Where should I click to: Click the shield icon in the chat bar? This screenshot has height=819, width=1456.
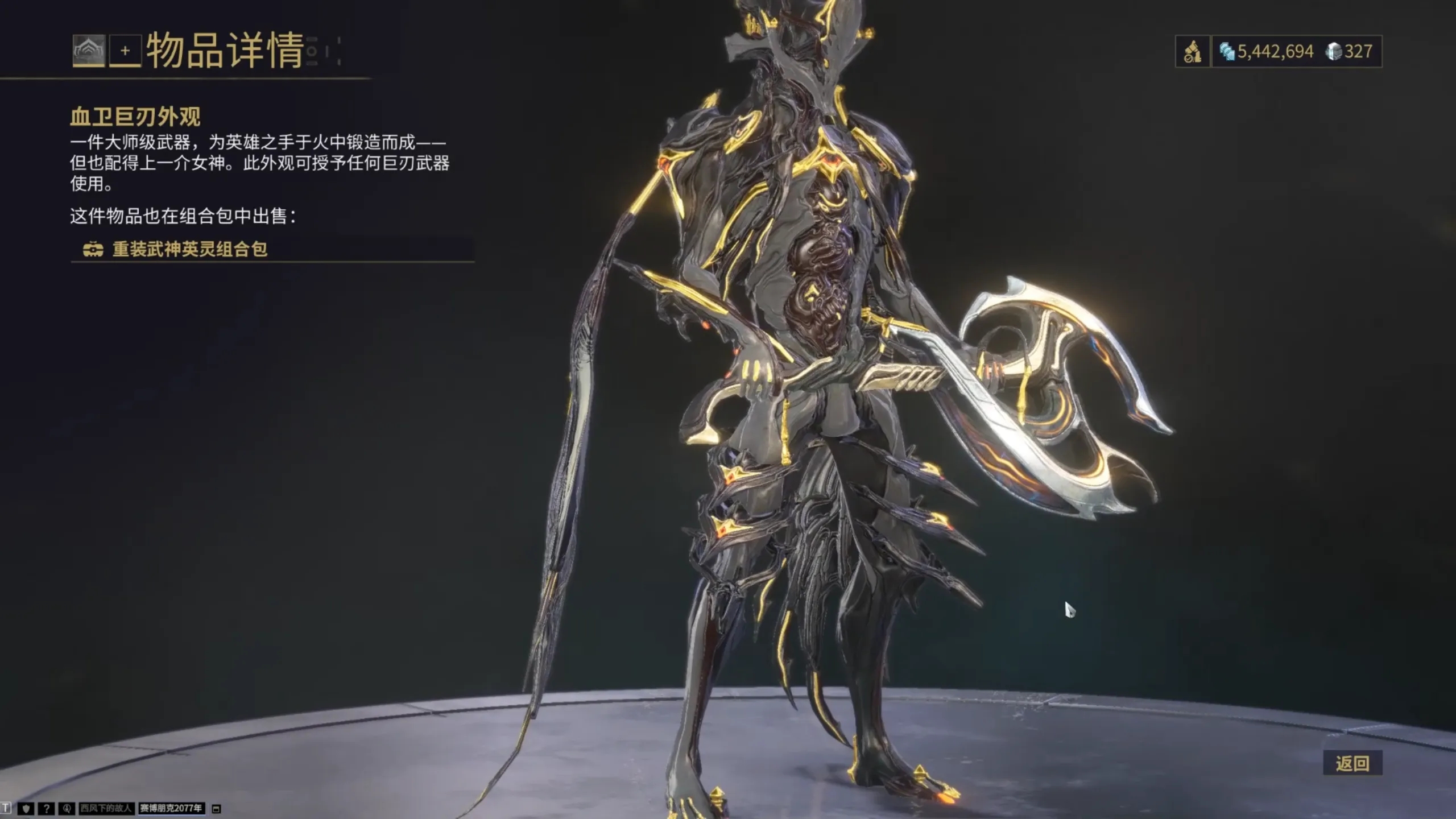pos(26,808)
